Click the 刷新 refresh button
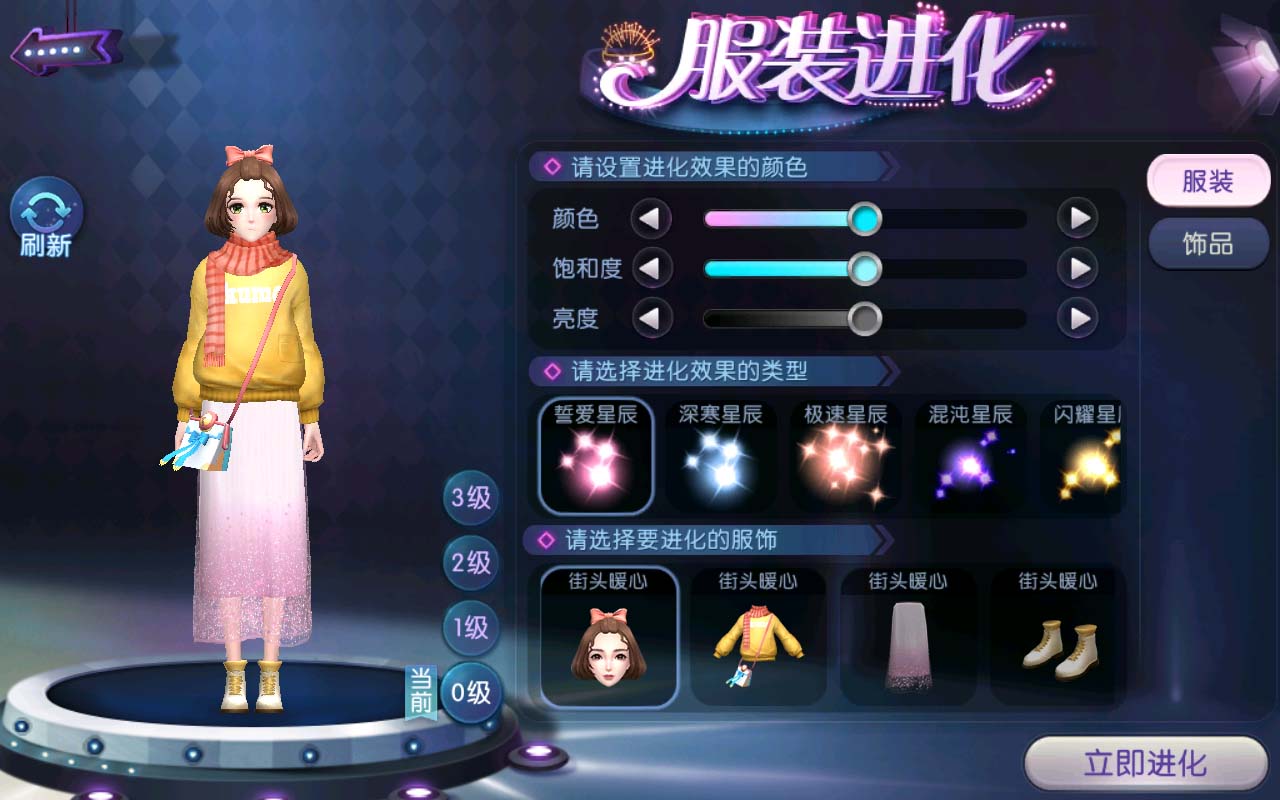Screen dimensions: 1280x800 click(x=46, y=218)
